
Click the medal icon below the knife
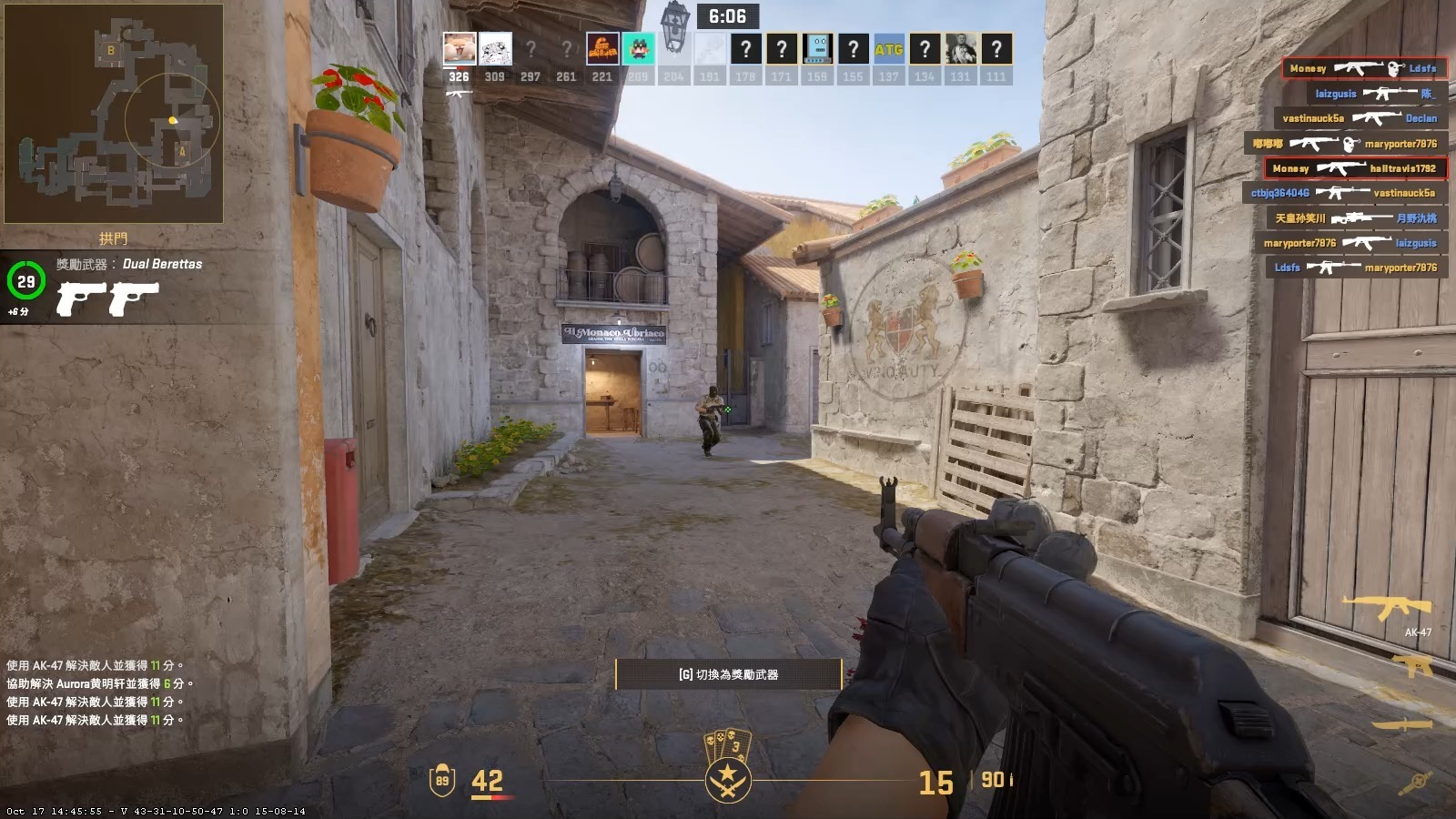pyautogui.click(x=1417, y=781)
